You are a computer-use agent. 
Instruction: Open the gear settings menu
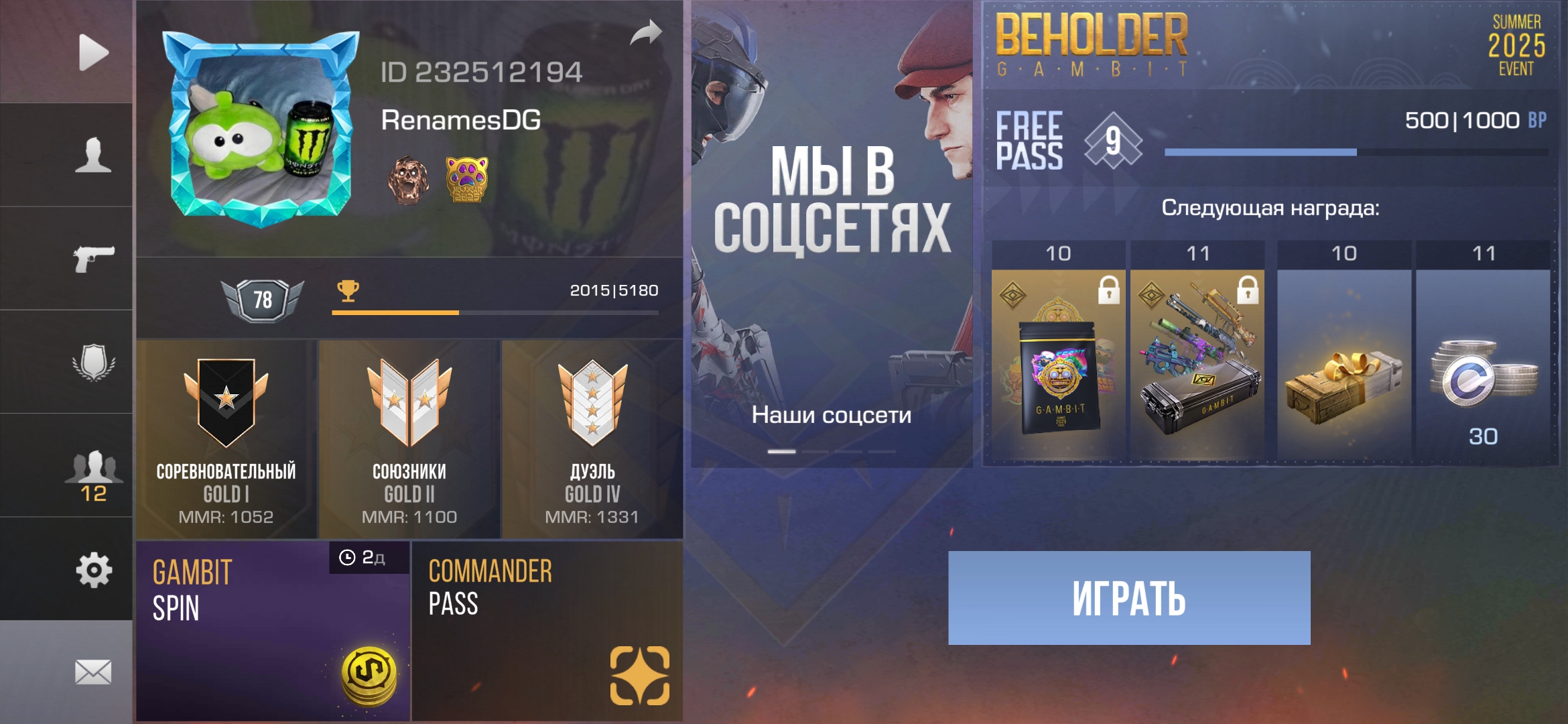pyautogui.click(x=93, y=570)
